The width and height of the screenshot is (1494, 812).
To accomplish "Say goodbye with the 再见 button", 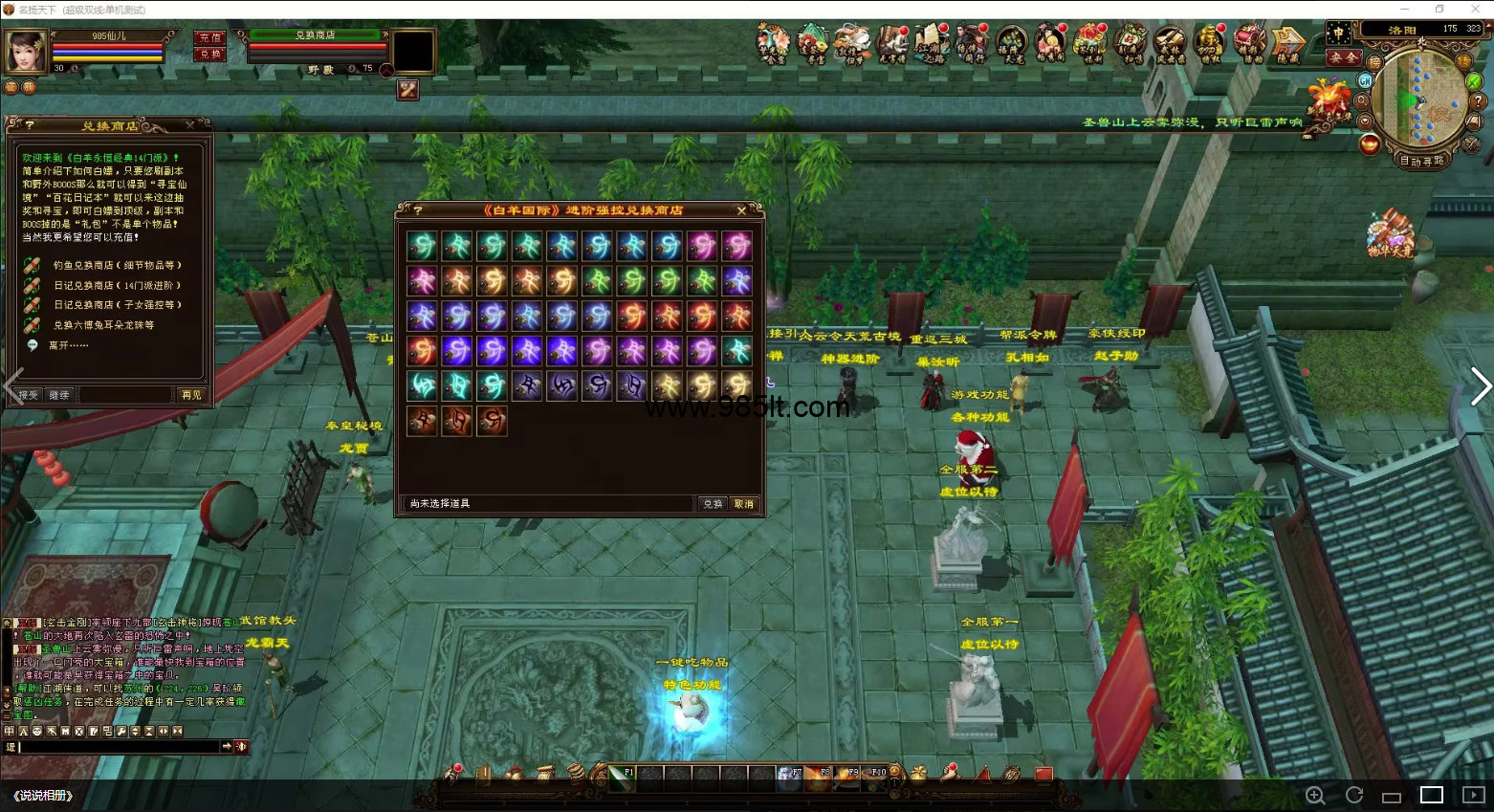I will 191,394.
